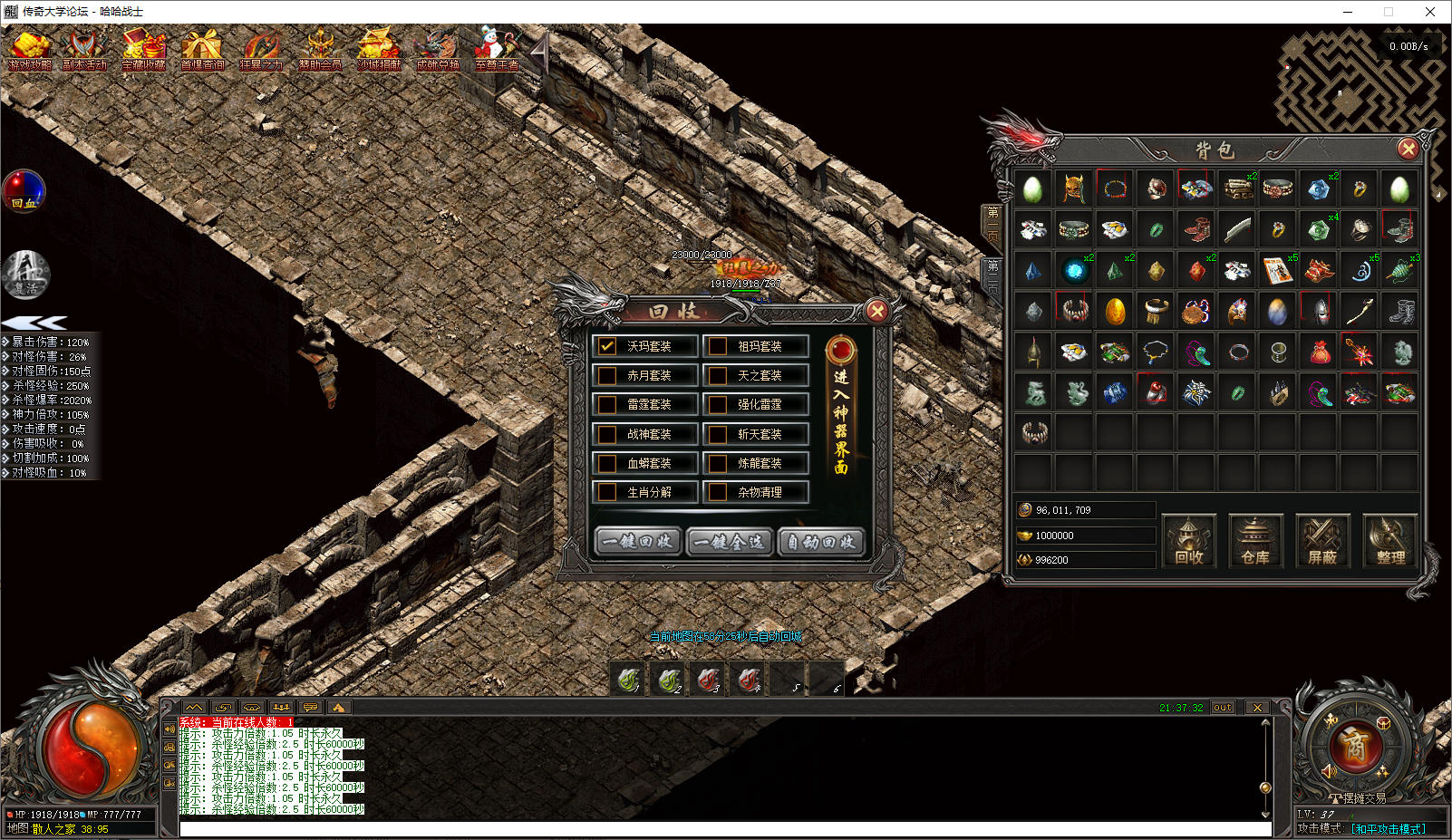Screen dimensions: 1452x840
Task: Open the 回收 button in the backpack
Action: [x=1189, y=541]
